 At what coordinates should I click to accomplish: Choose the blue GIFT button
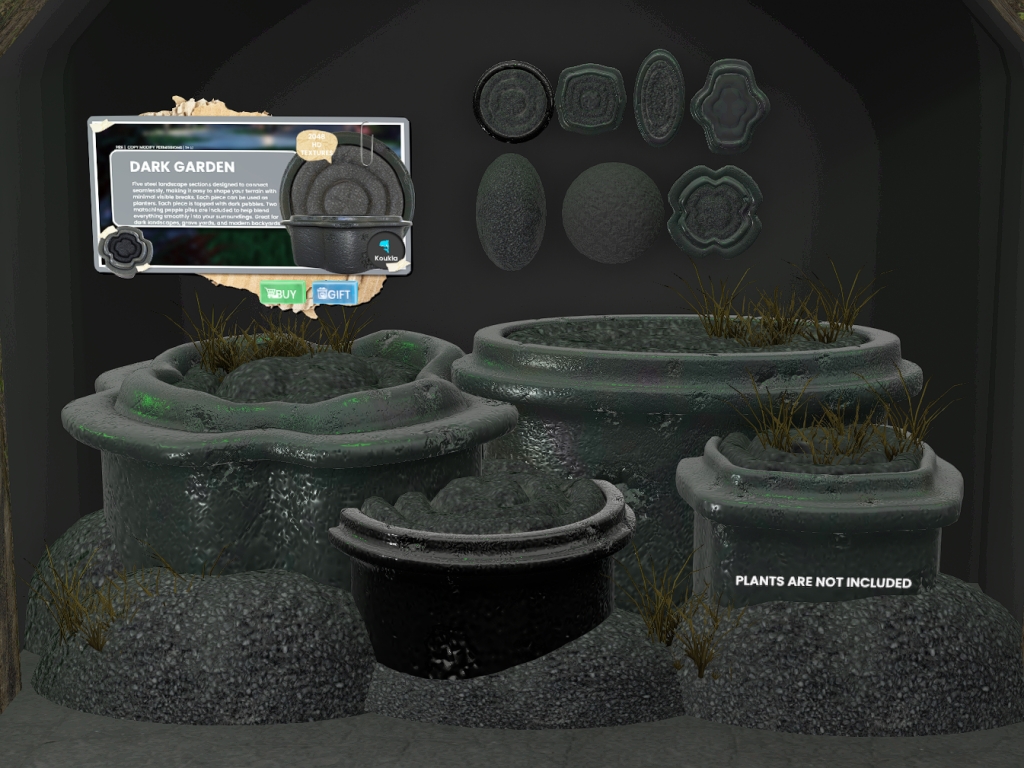click(x=334, y=294)
